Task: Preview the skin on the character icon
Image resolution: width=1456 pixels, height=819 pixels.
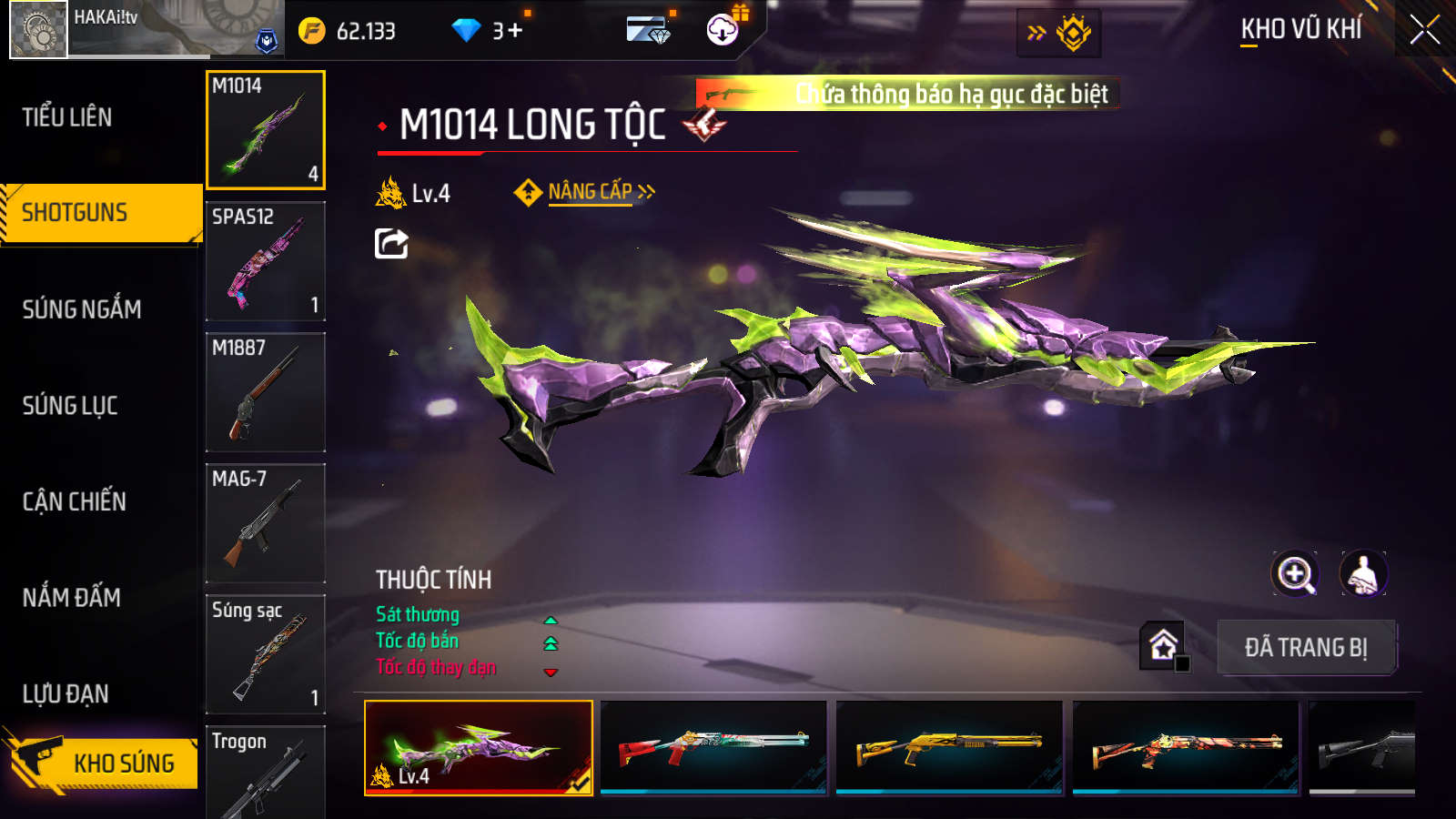Action: pos(1363,574)
